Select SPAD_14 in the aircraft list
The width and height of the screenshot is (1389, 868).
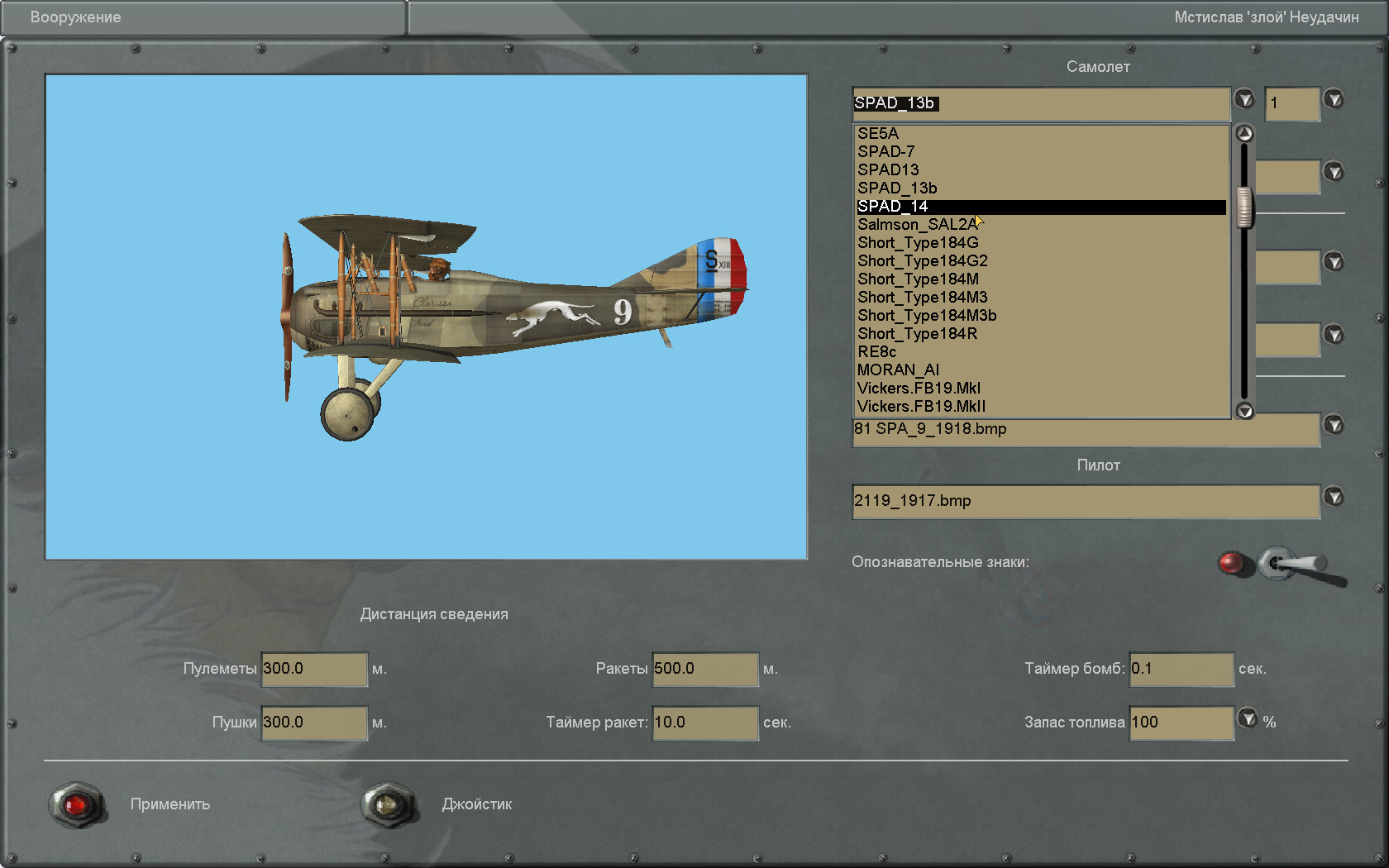click(x=893, y=207)
